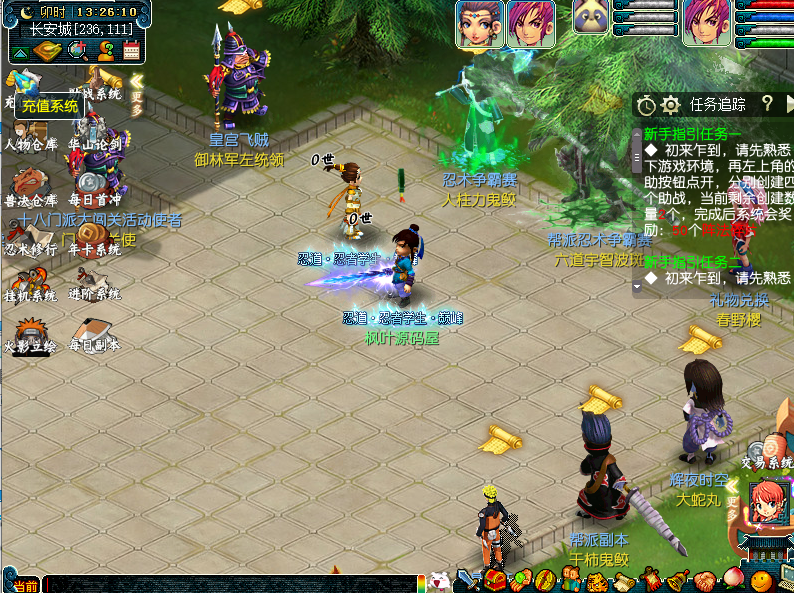Click the smiley face emote icon

(x=762, y=580)
